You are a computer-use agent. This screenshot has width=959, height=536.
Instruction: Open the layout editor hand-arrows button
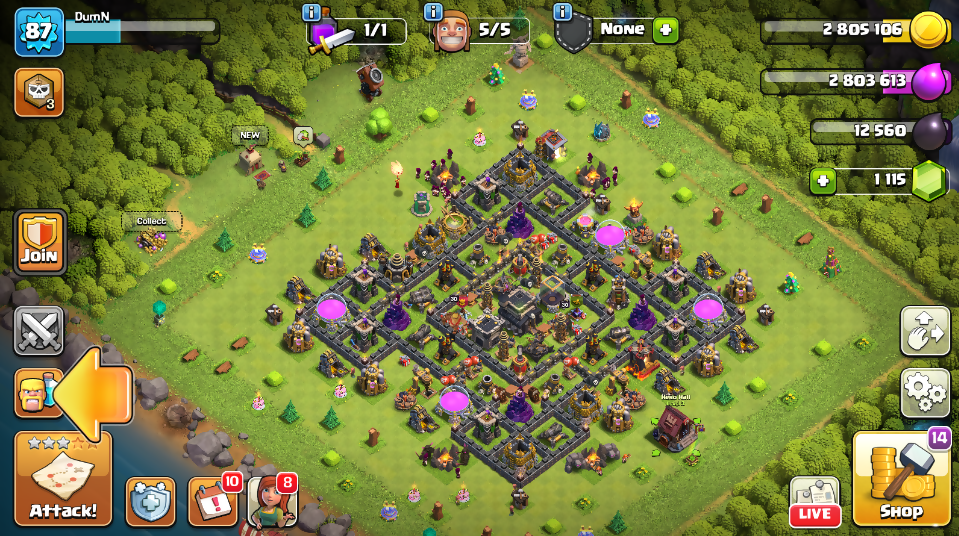click(x=925, y=332)
